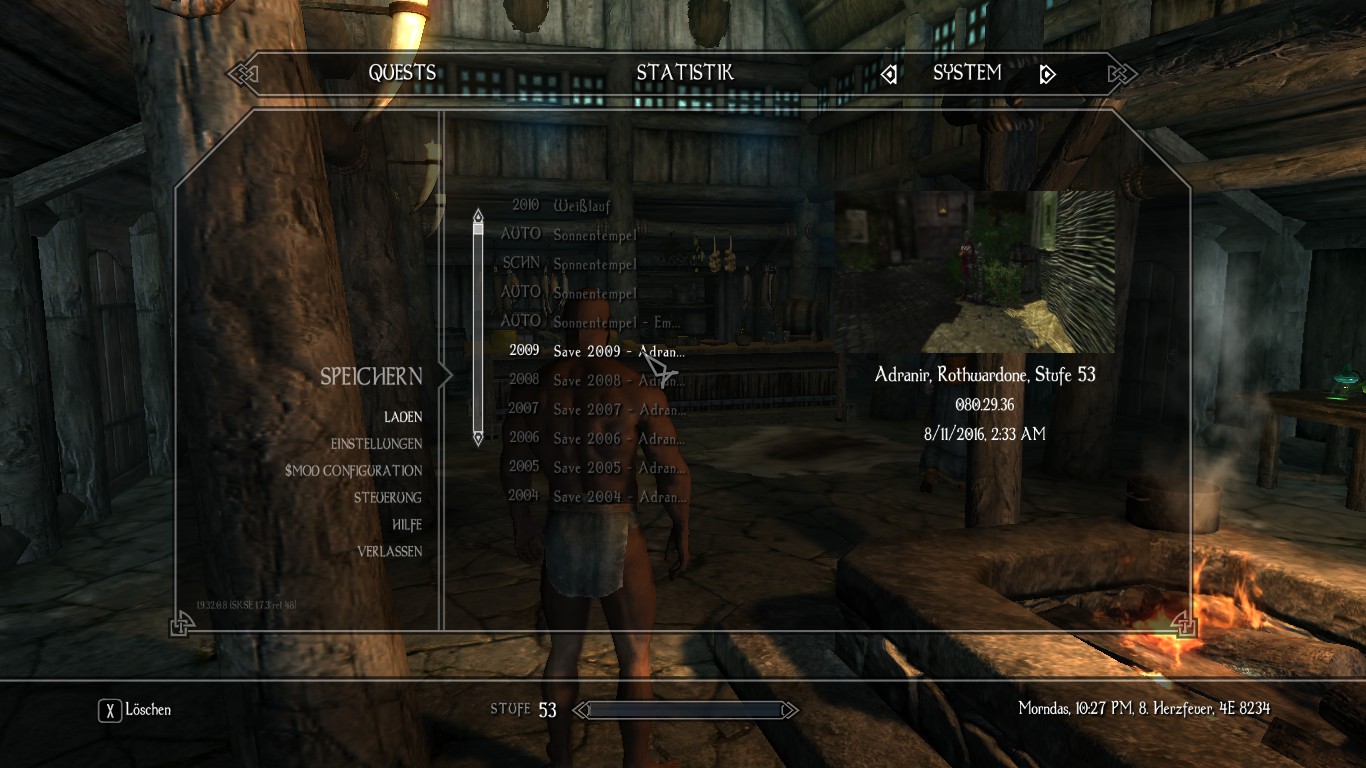This screenshot has width=1366, height=768.
Task: Choose the Speichern menu entry
Action: [x=371, y=377]
